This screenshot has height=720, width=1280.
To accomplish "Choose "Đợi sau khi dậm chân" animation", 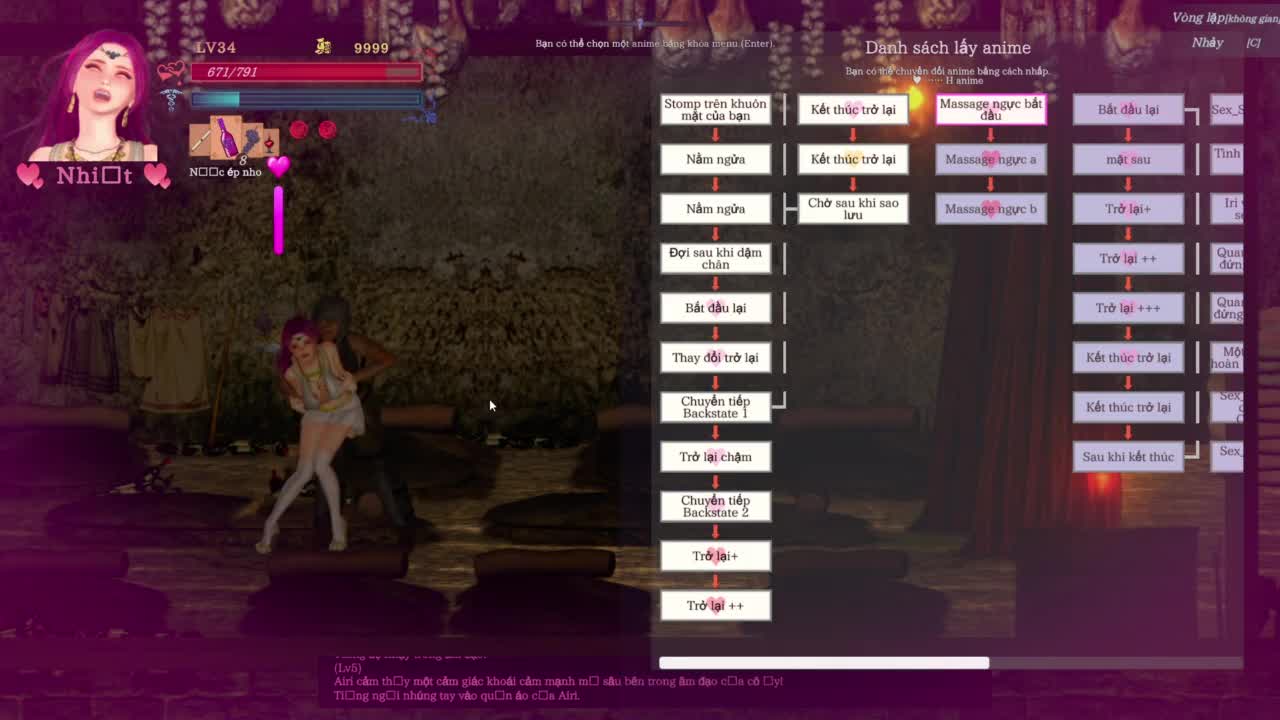I will point(715,258).
